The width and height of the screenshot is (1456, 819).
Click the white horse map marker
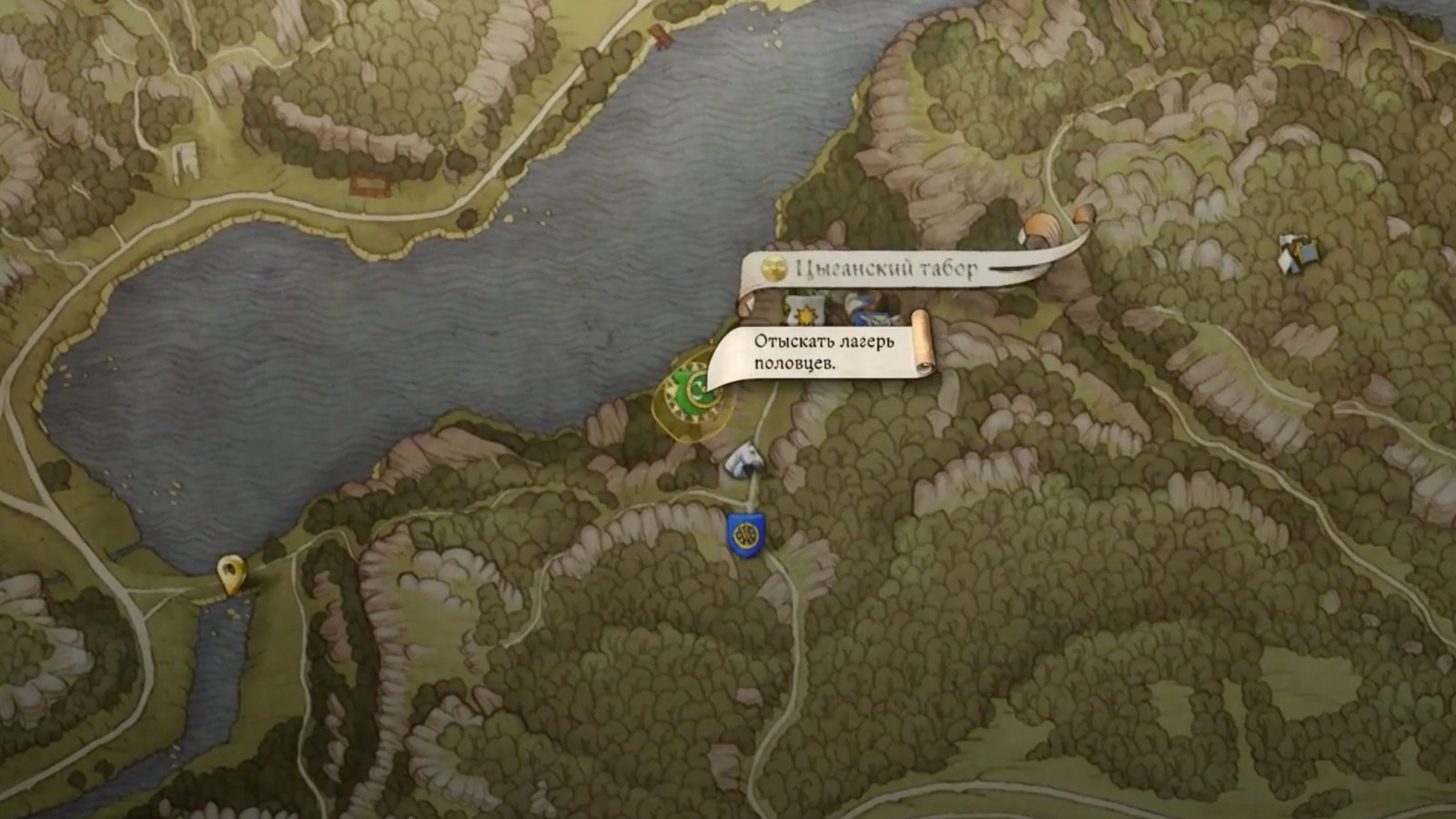click(x=746, y=458)
